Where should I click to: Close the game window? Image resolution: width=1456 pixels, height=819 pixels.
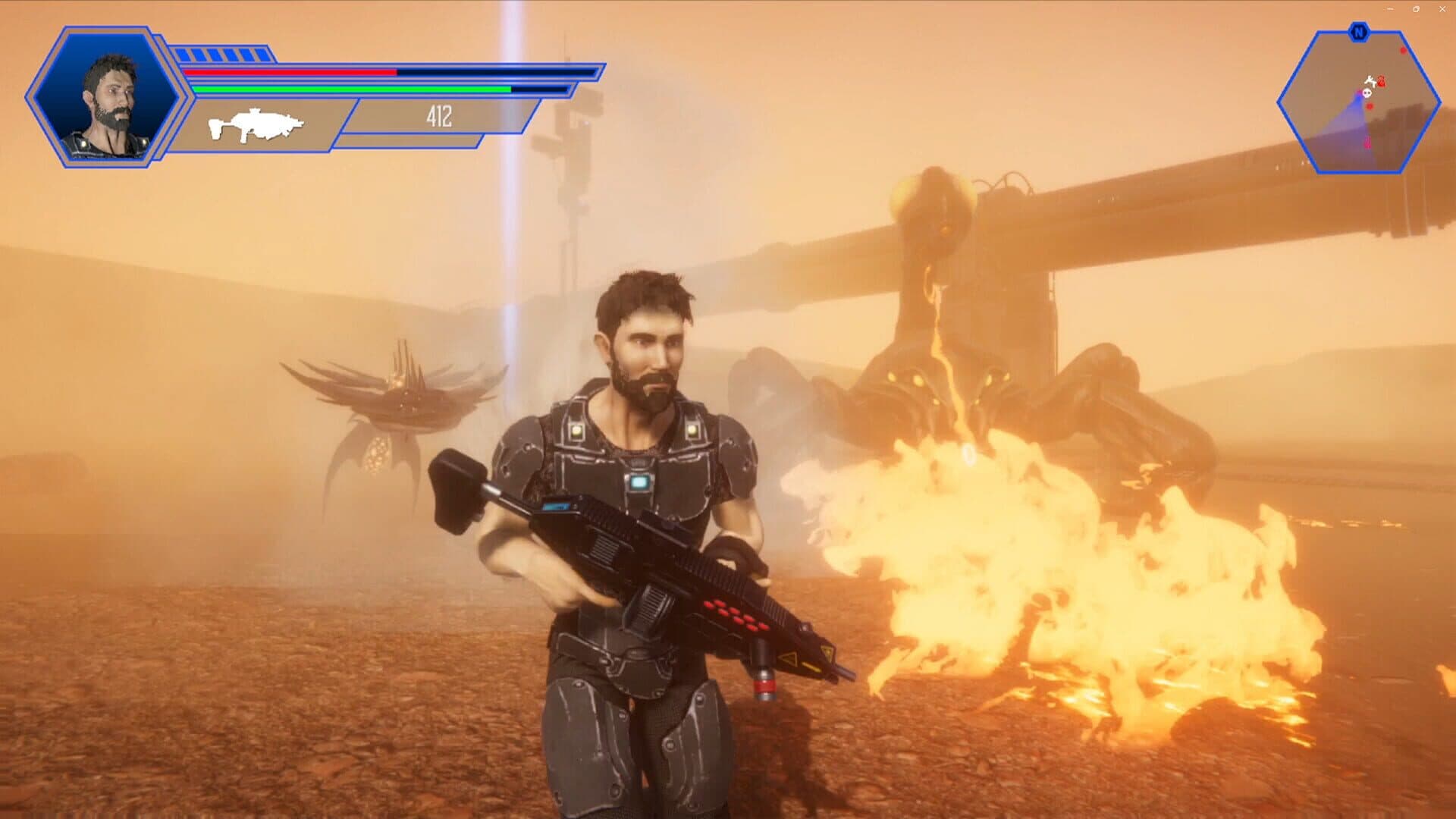point(1442,9)
